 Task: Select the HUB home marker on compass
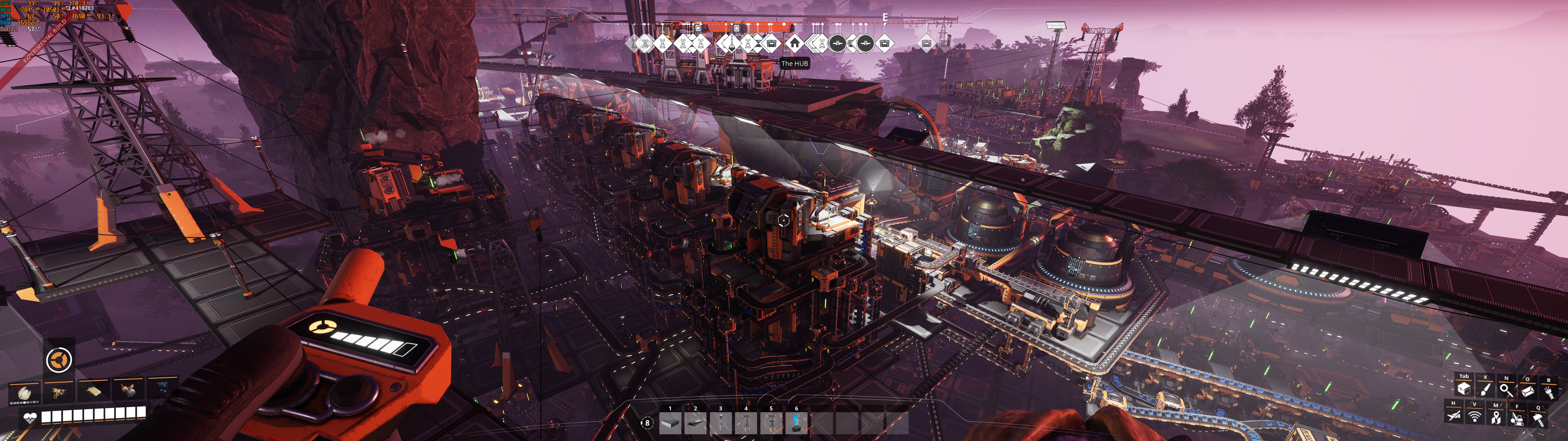pyautogui.click(x=794, y=43)
